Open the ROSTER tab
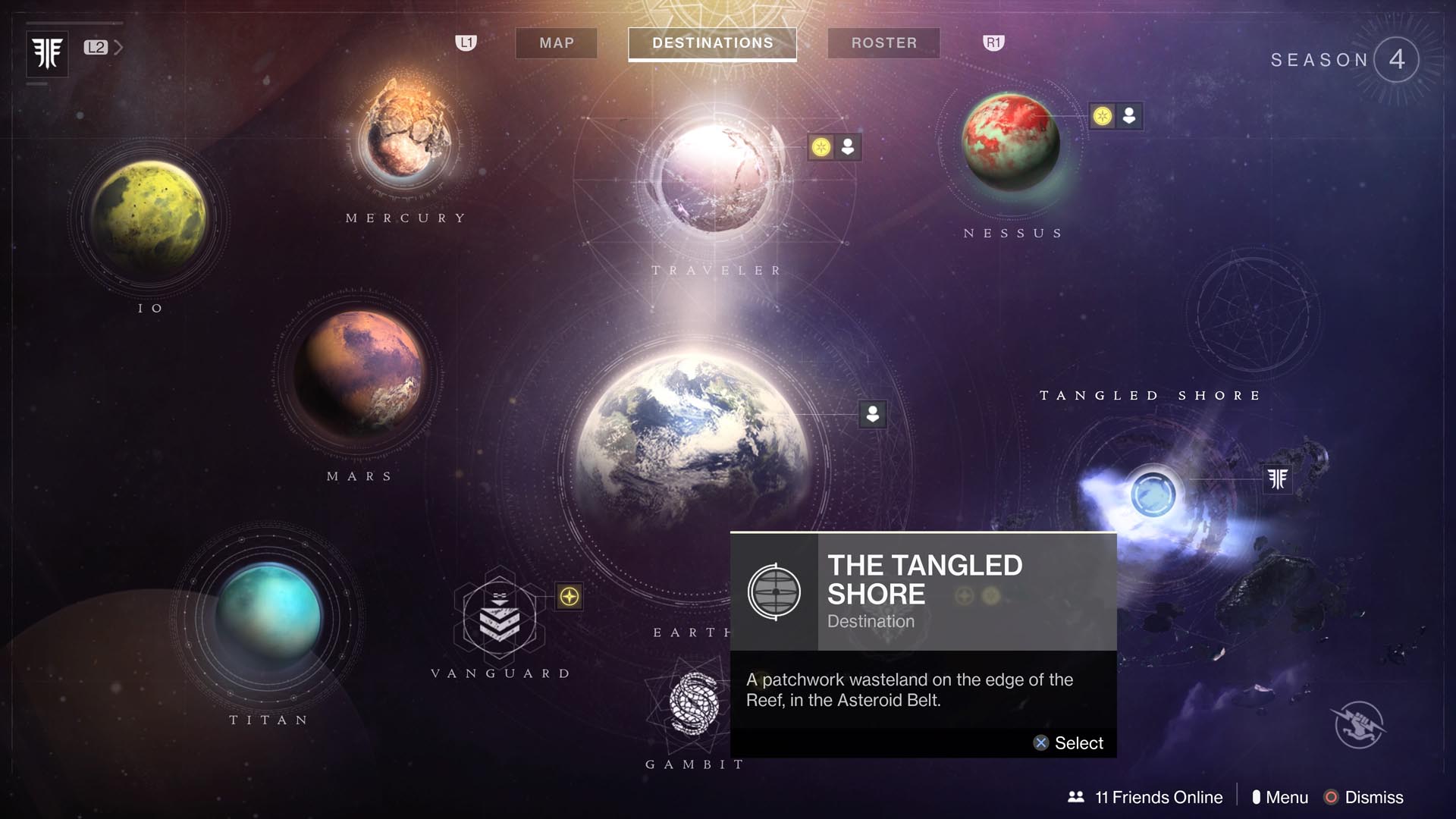 coord(883,43)
